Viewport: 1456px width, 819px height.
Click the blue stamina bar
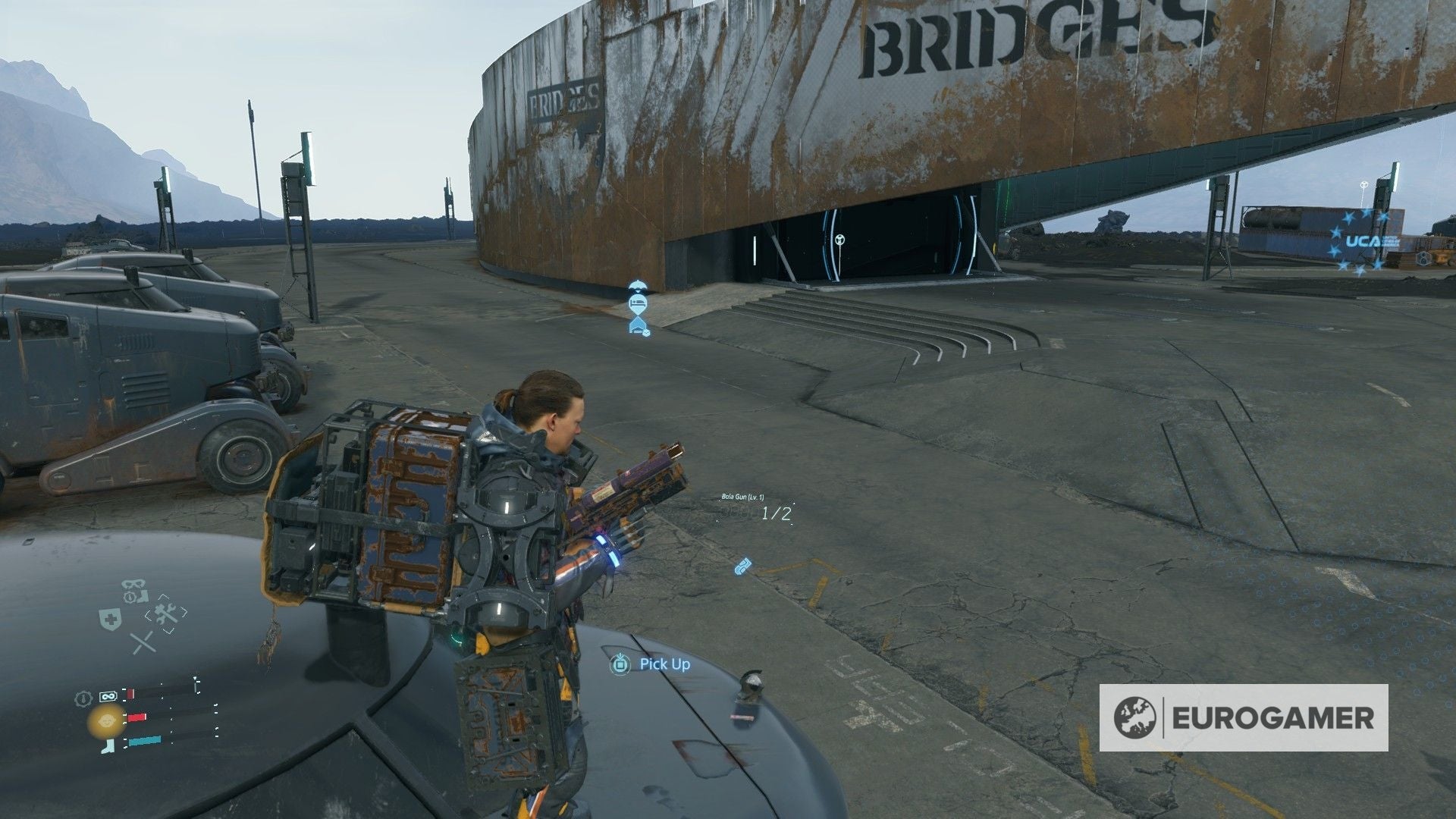(146, 742)
